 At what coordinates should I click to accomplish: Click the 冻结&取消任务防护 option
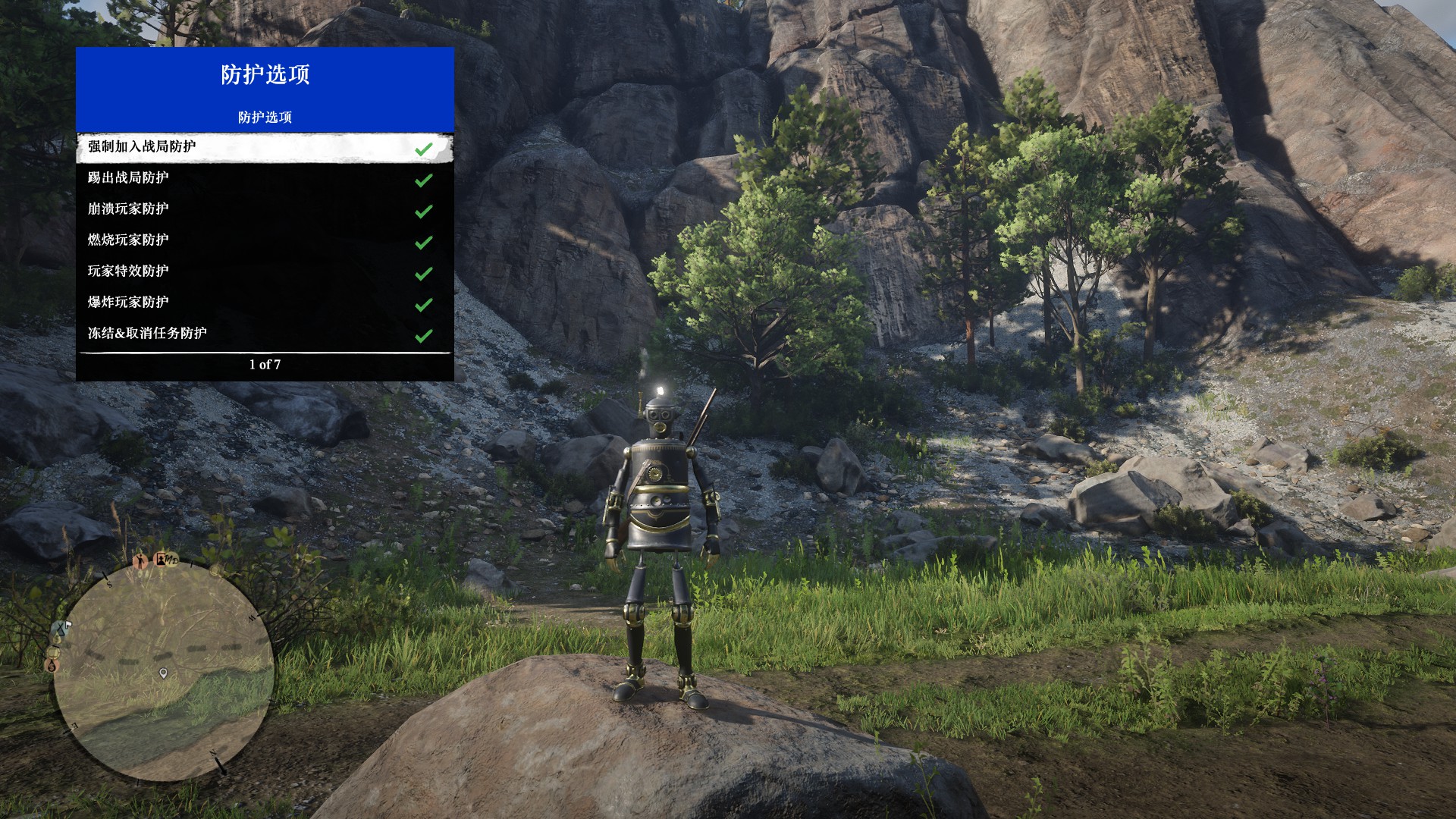pyautogui.click(x=264, y=334)
